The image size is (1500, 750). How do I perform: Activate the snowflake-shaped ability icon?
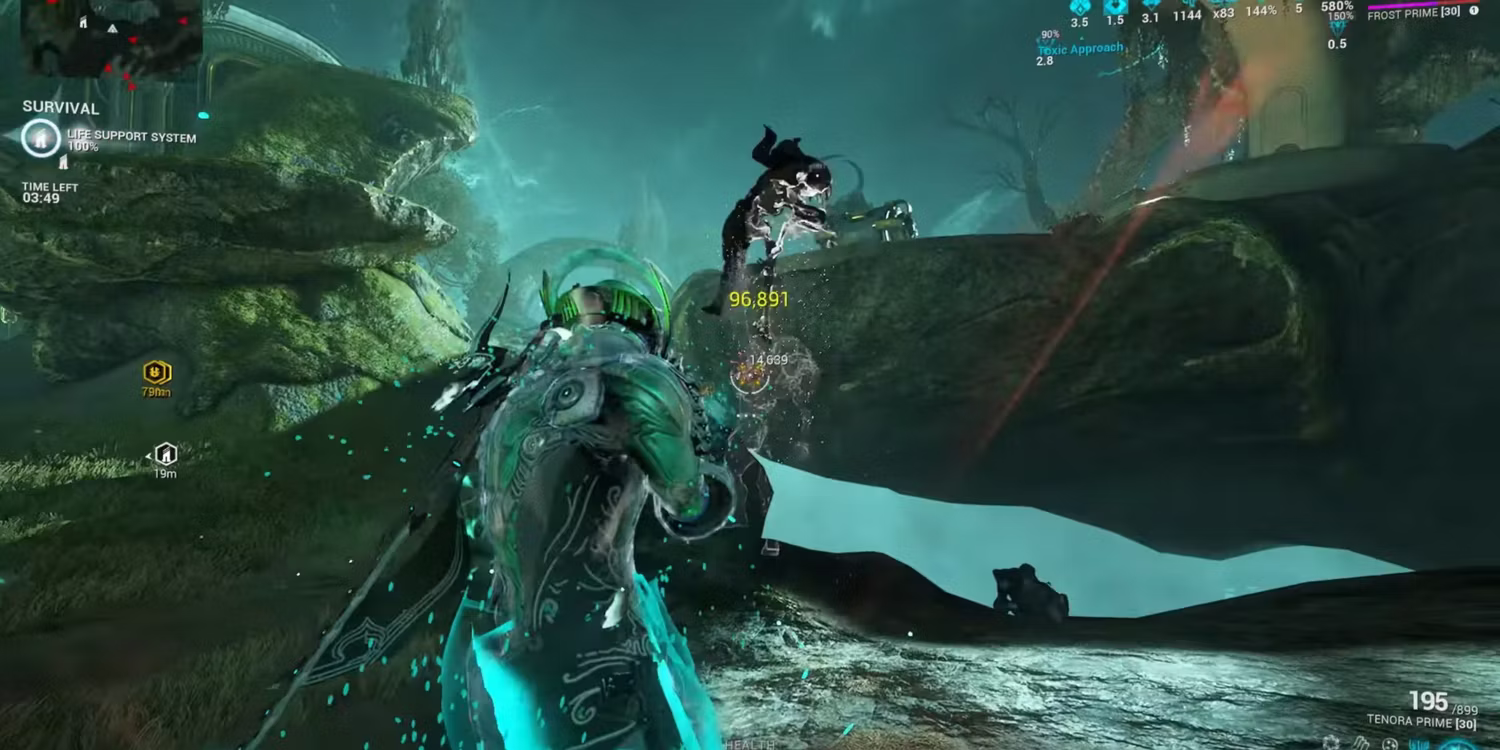point(1330,743)
